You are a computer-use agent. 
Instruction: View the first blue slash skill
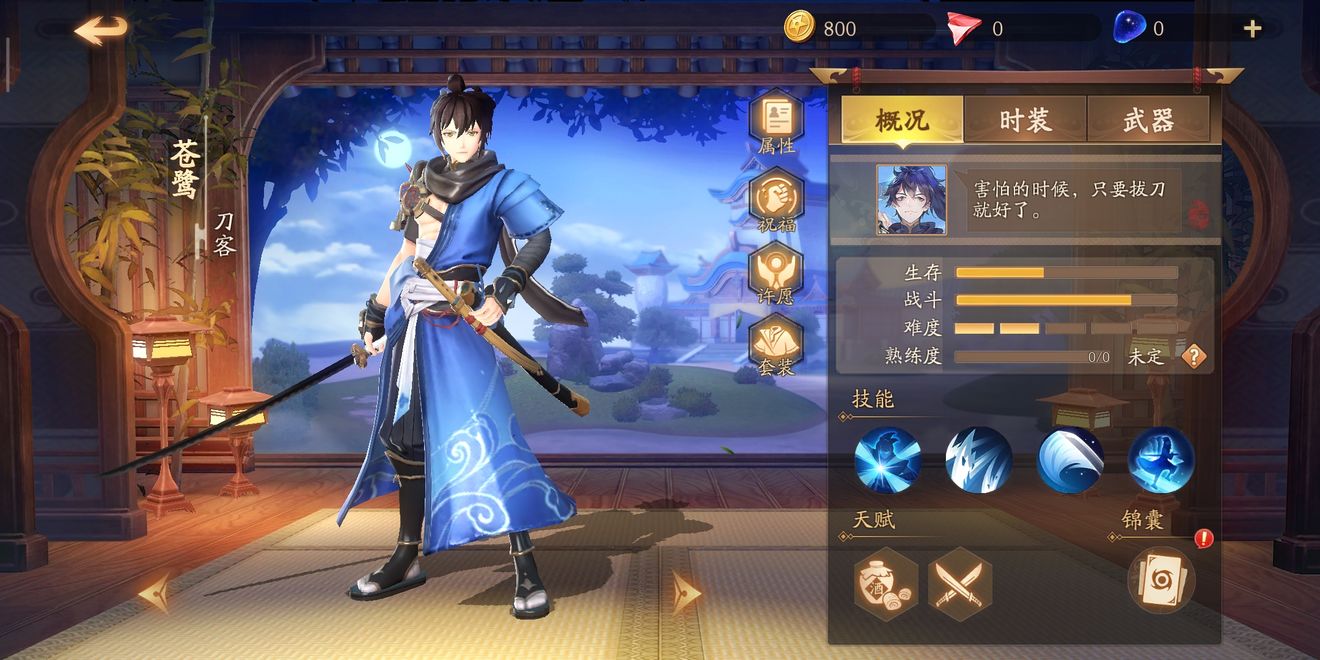tap(888, 460)
